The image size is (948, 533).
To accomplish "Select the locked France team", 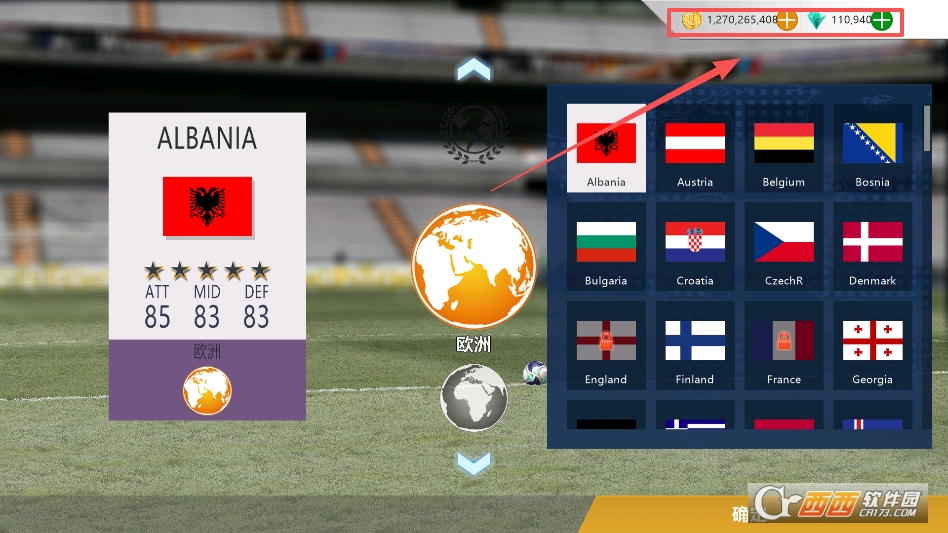I will tap(783, 345).
